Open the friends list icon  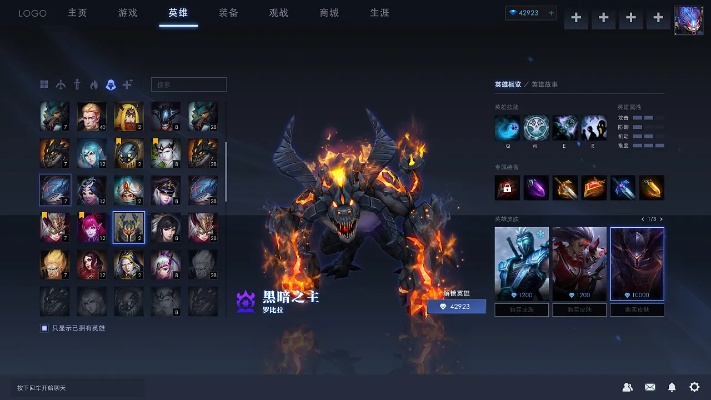click(627, 387)
